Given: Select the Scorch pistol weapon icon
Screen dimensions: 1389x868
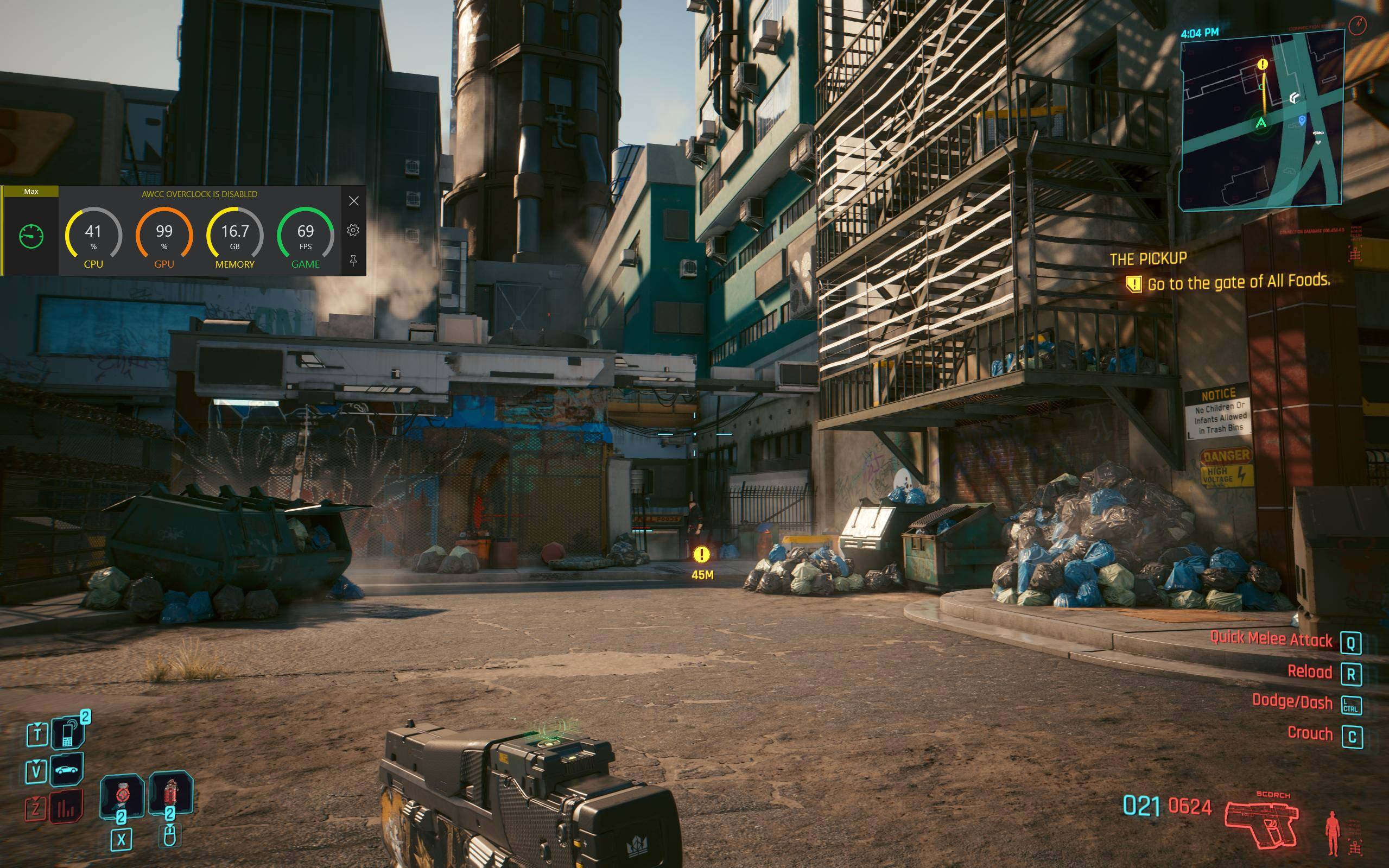Looking at the screenshot, I should (x=1261, y=824).
